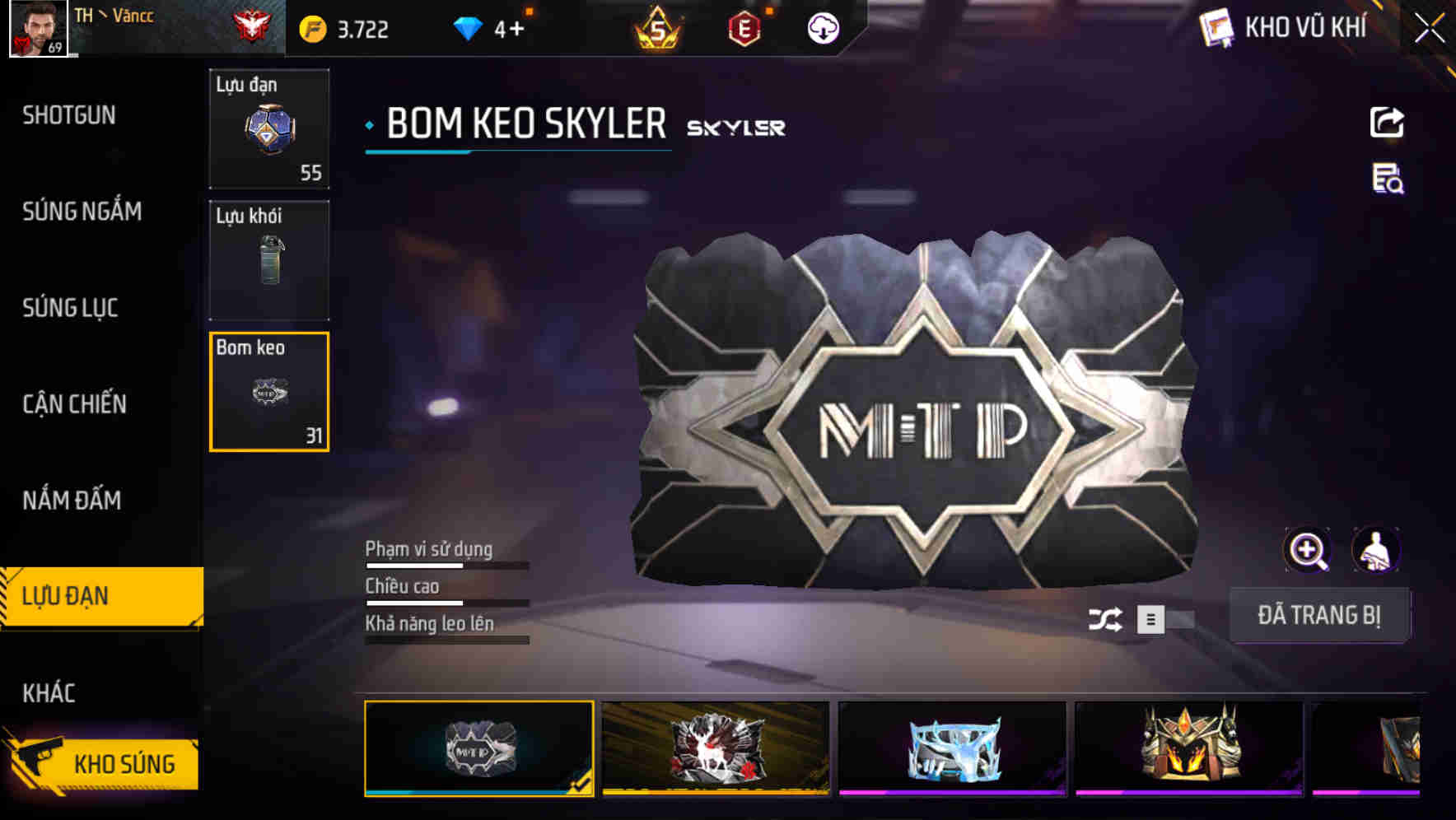Open the SÚNG NGẮM sniper category

tap(81, 212)
